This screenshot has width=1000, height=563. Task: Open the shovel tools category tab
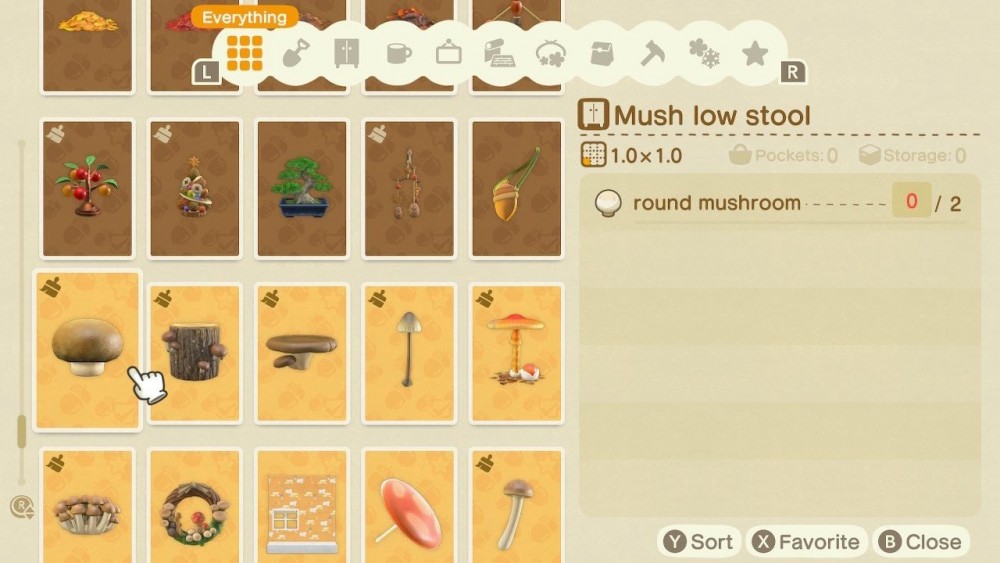[x=296, y=53]
